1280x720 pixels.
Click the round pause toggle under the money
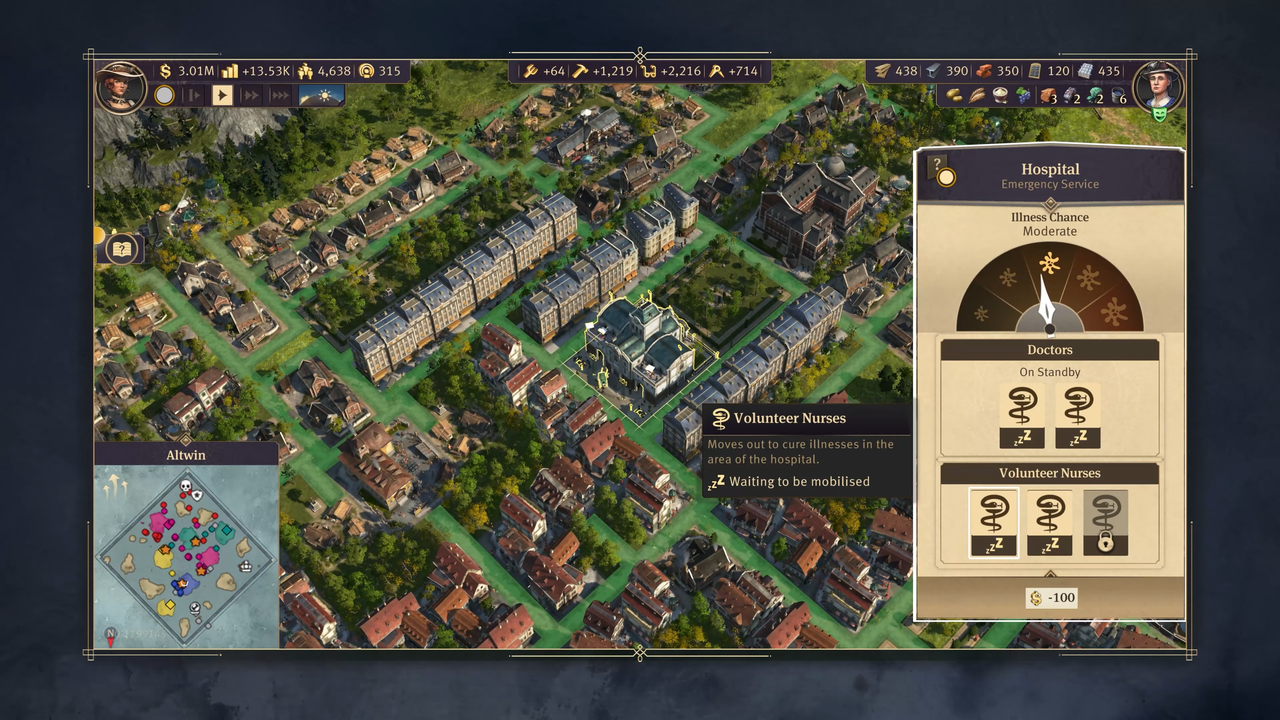coord(164,95)
